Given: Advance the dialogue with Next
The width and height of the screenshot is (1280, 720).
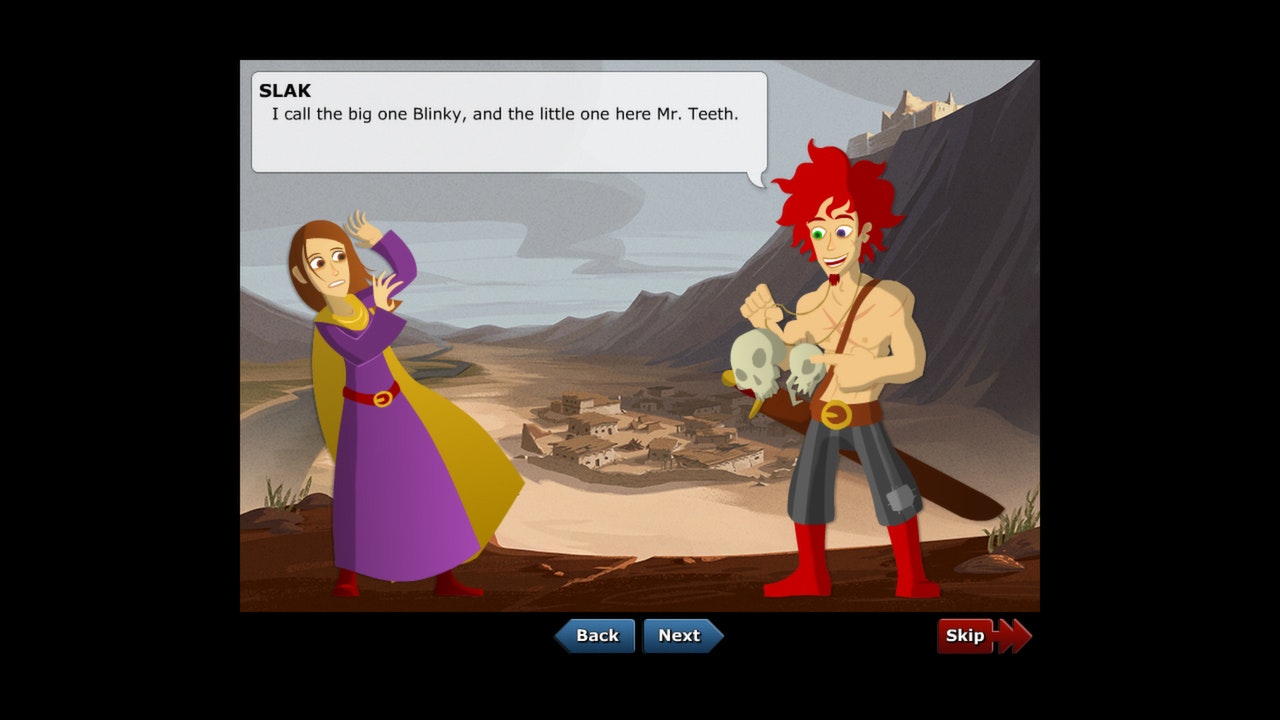Looking at the screenshot, I should point(681,636).
